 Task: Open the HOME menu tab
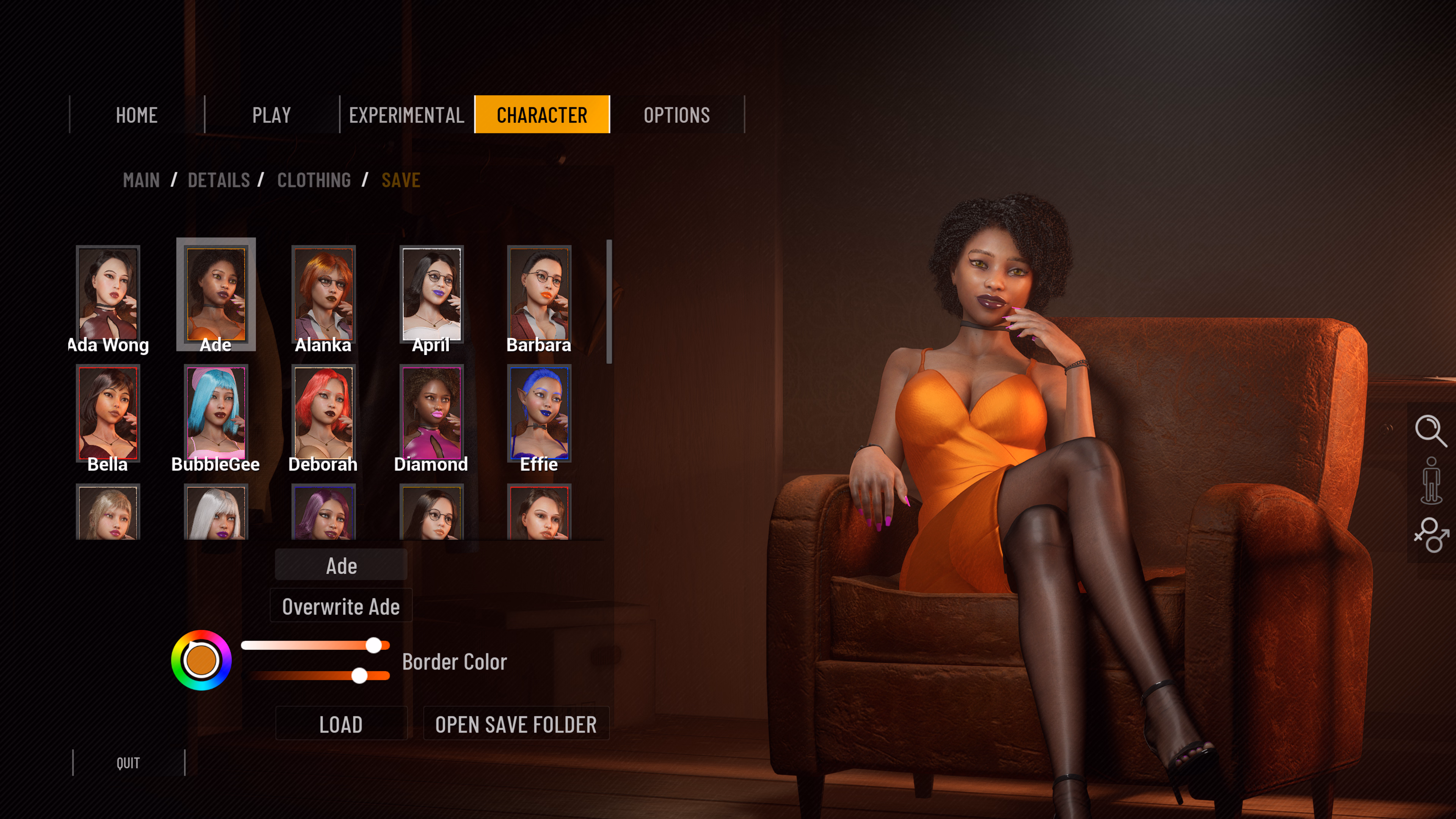coord(136,115)
